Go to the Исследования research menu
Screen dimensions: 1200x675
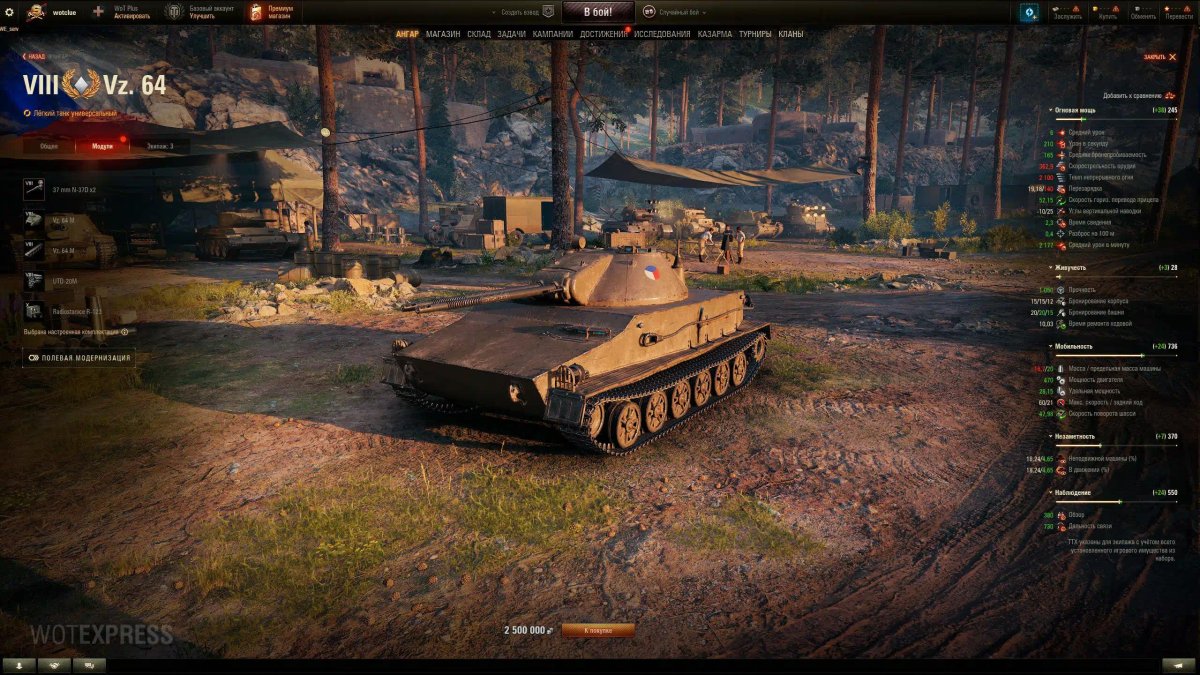[662, 34]
